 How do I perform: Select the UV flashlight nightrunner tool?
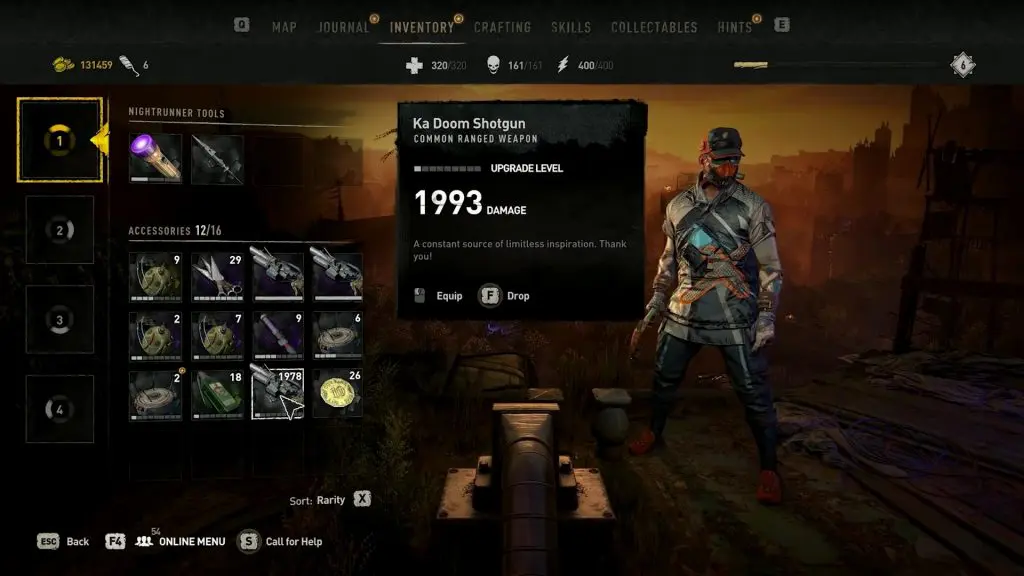click(155, 159)
